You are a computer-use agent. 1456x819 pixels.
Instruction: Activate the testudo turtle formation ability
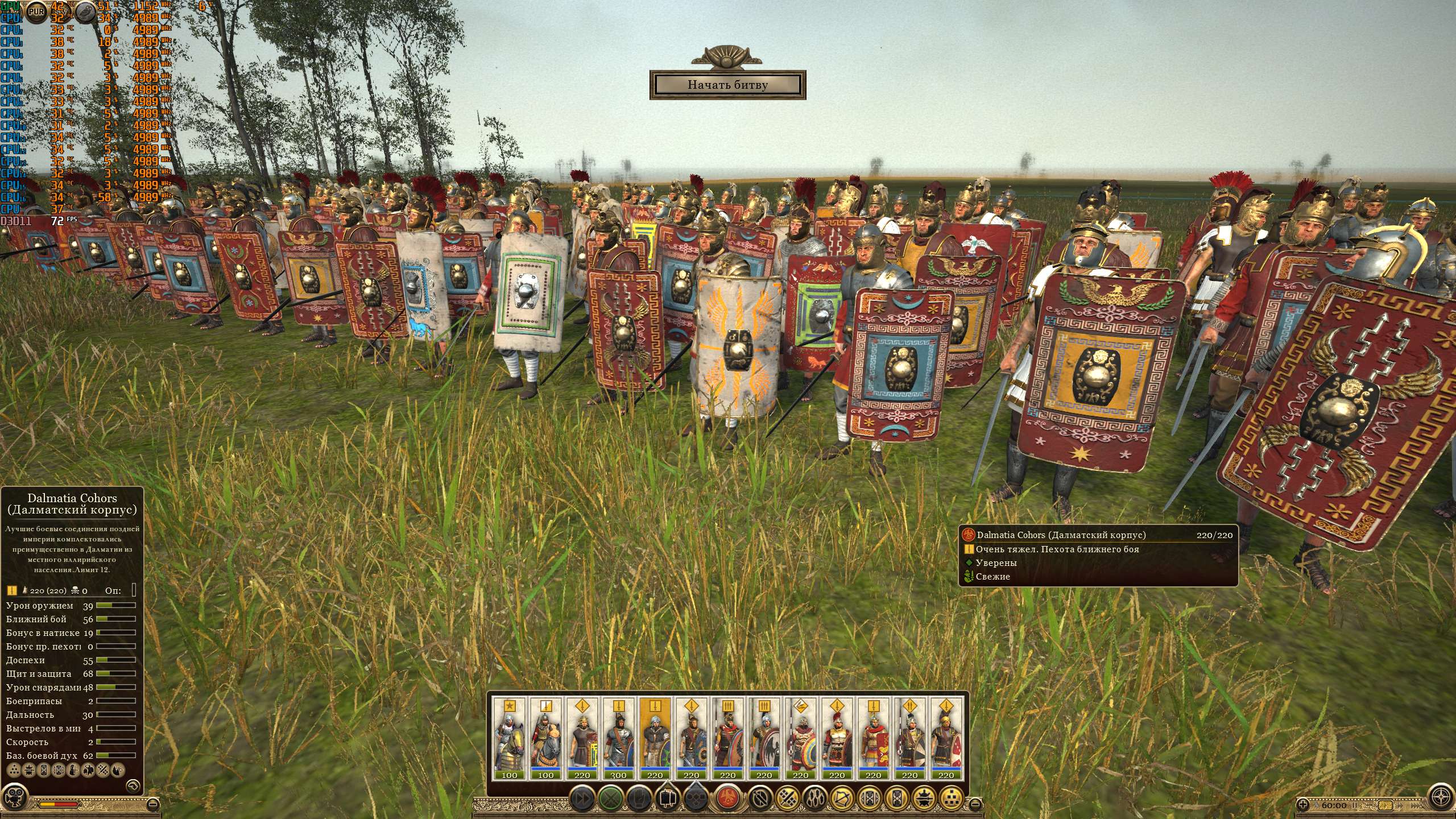[923, 798]
